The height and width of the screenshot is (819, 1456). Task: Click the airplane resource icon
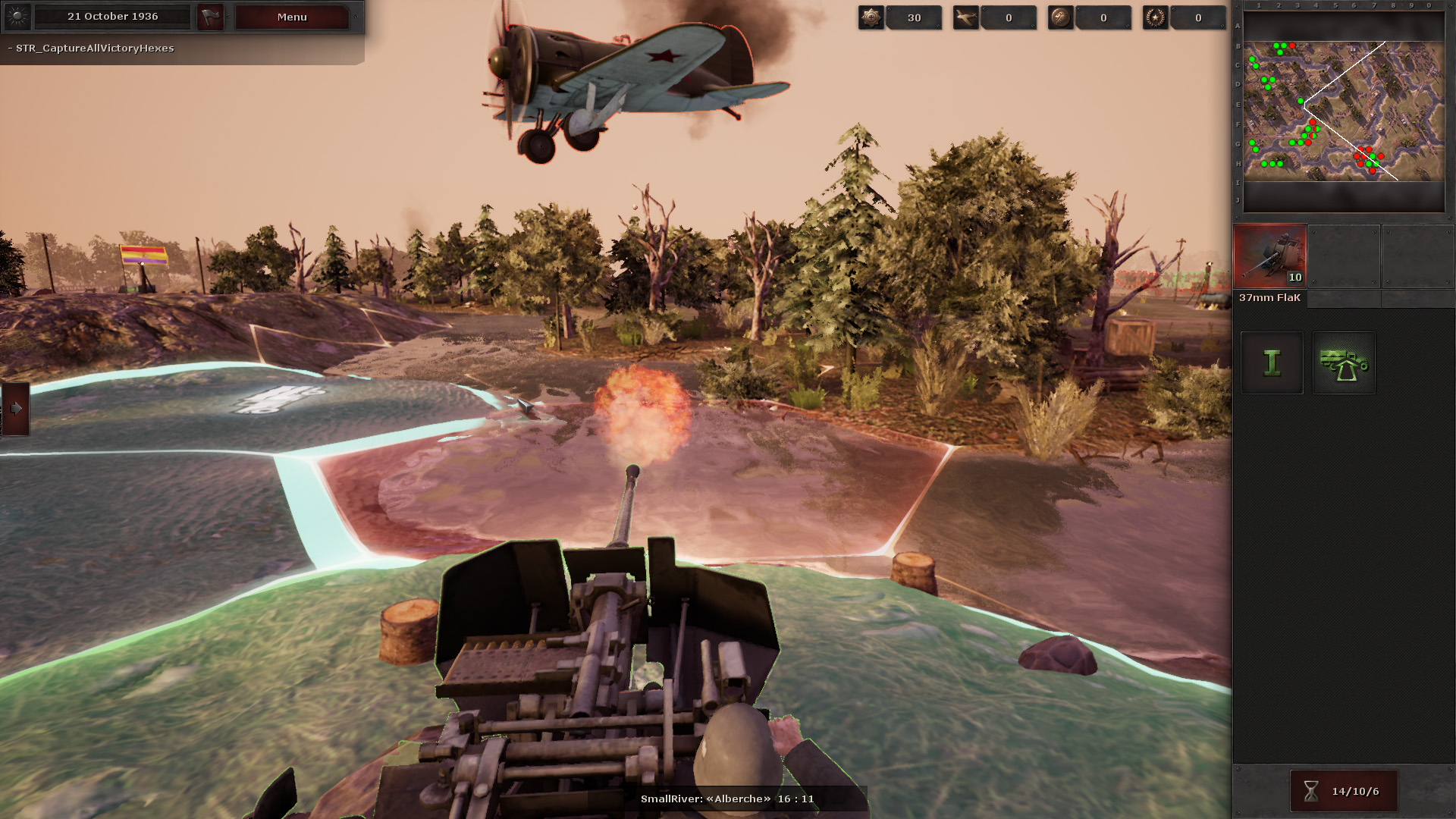coord(966,17)
